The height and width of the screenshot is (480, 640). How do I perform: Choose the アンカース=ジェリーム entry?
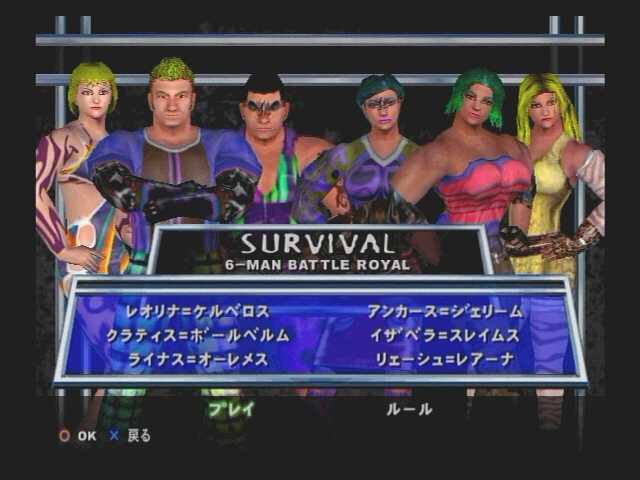click(x=446, y=312)
